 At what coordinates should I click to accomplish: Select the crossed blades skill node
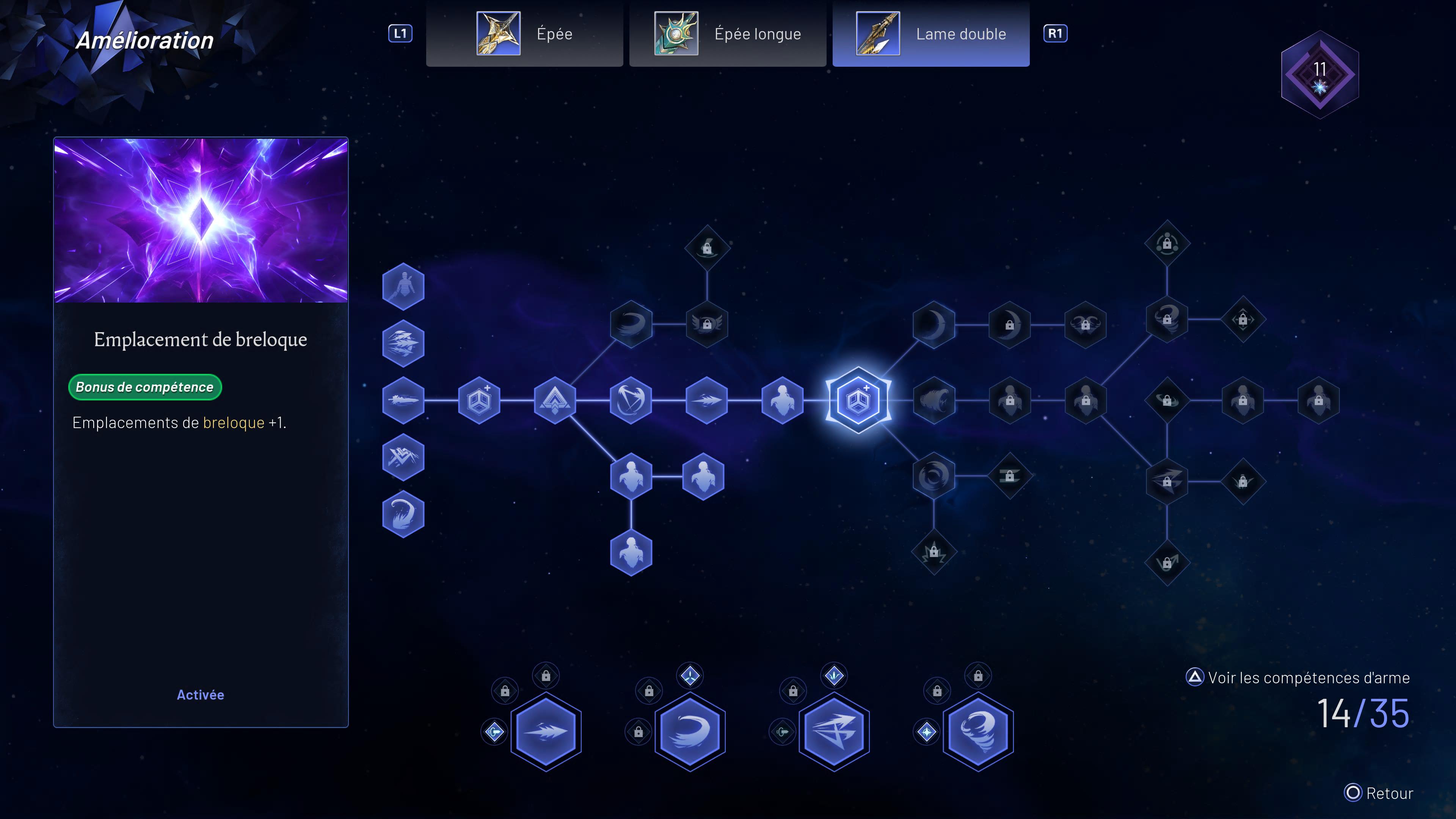(631, 400)
